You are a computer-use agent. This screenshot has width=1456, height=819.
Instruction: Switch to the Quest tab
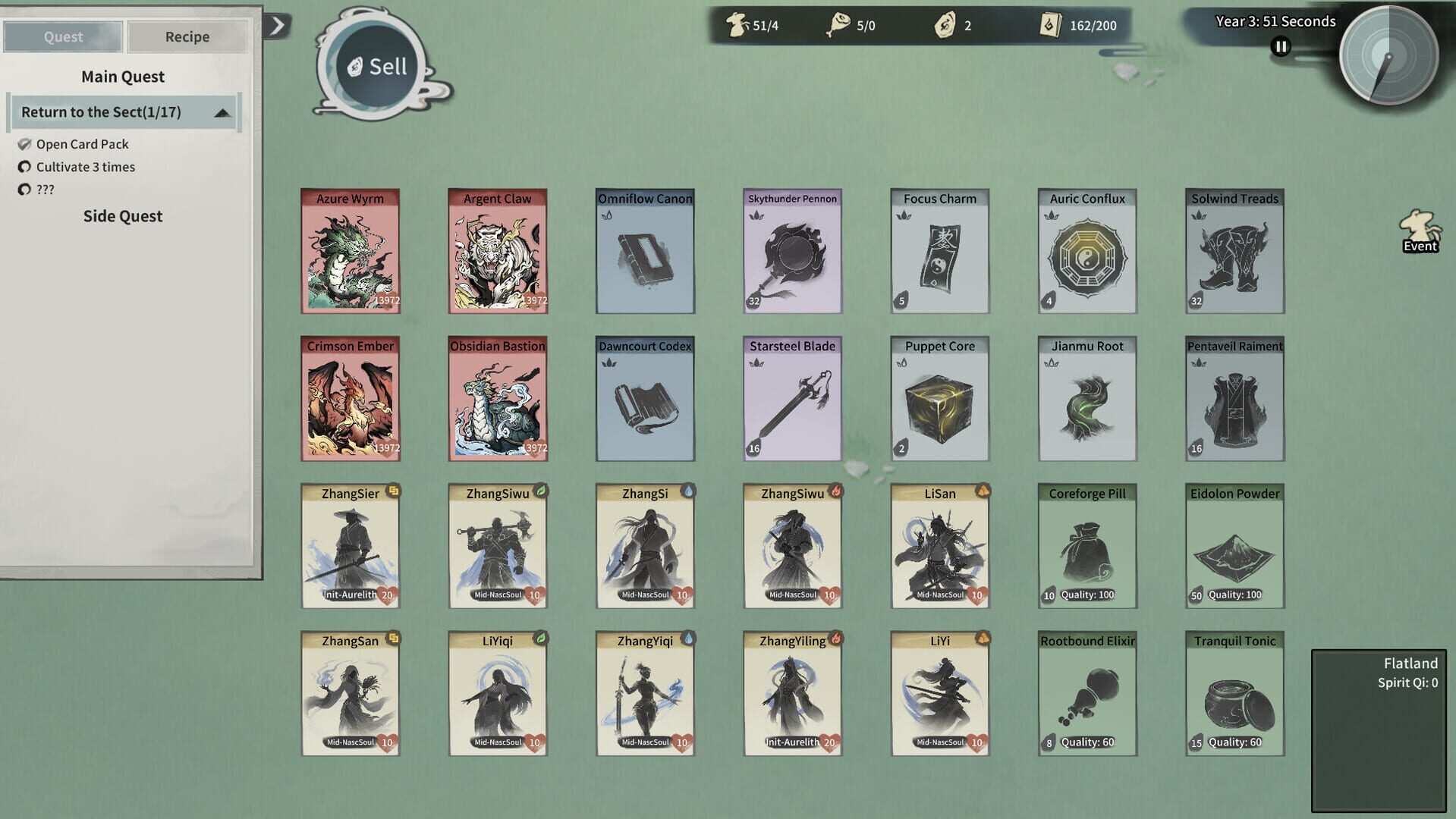click(62, 36)
